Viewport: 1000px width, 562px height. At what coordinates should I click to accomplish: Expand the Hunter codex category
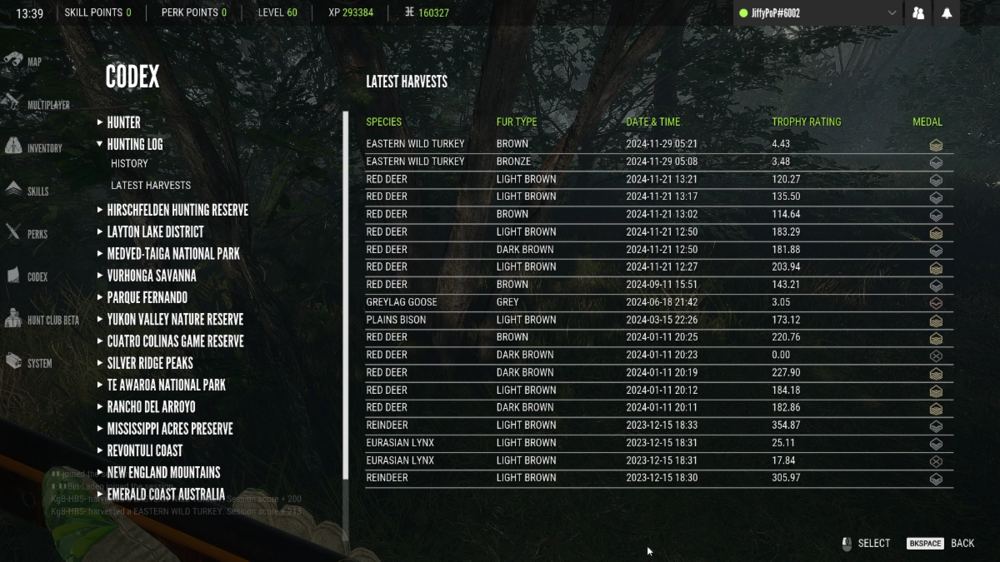[x=123, y=122]
